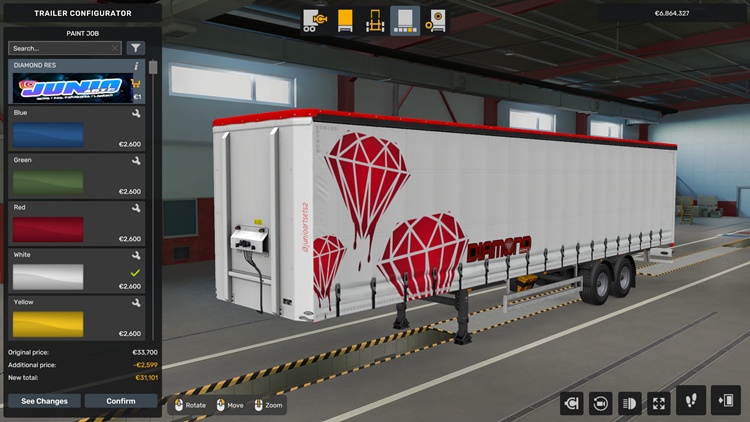Switch to the wheel and accessories tab

click(436, 20)
